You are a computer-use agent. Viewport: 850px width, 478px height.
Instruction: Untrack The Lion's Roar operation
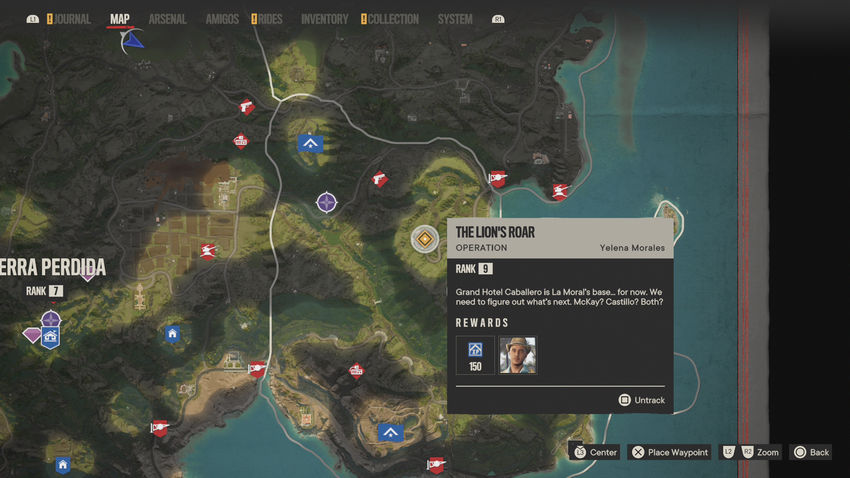pos(641,400)
